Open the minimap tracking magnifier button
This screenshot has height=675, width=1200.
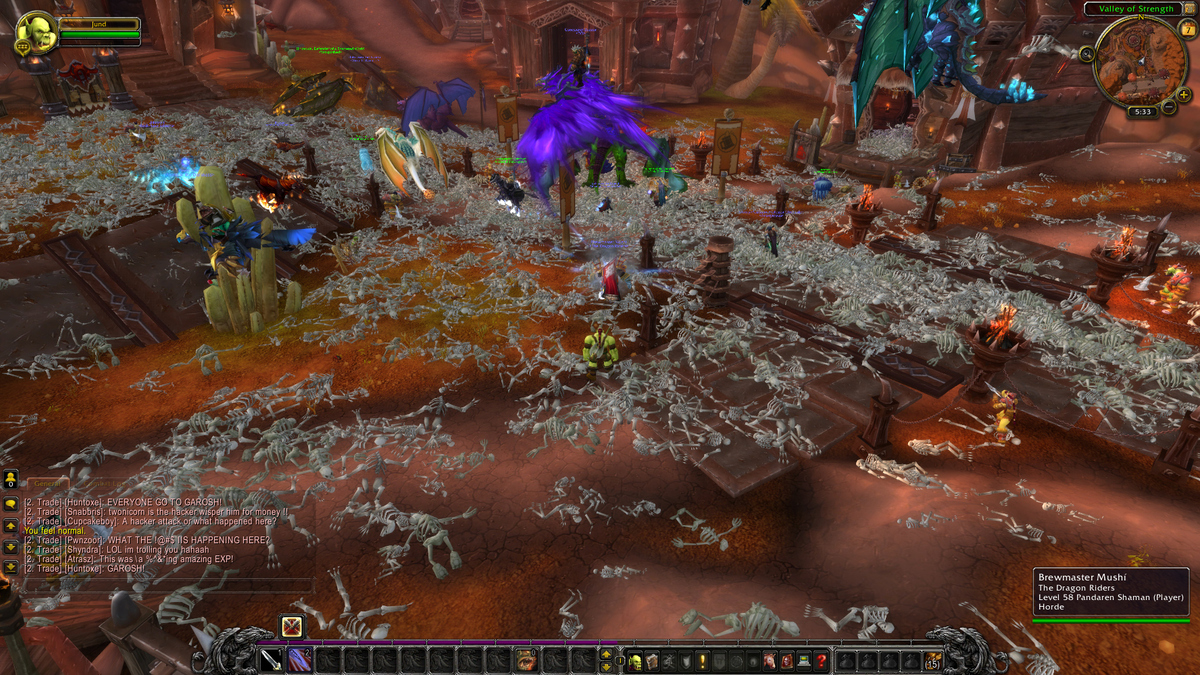[x=1086, y=52]
